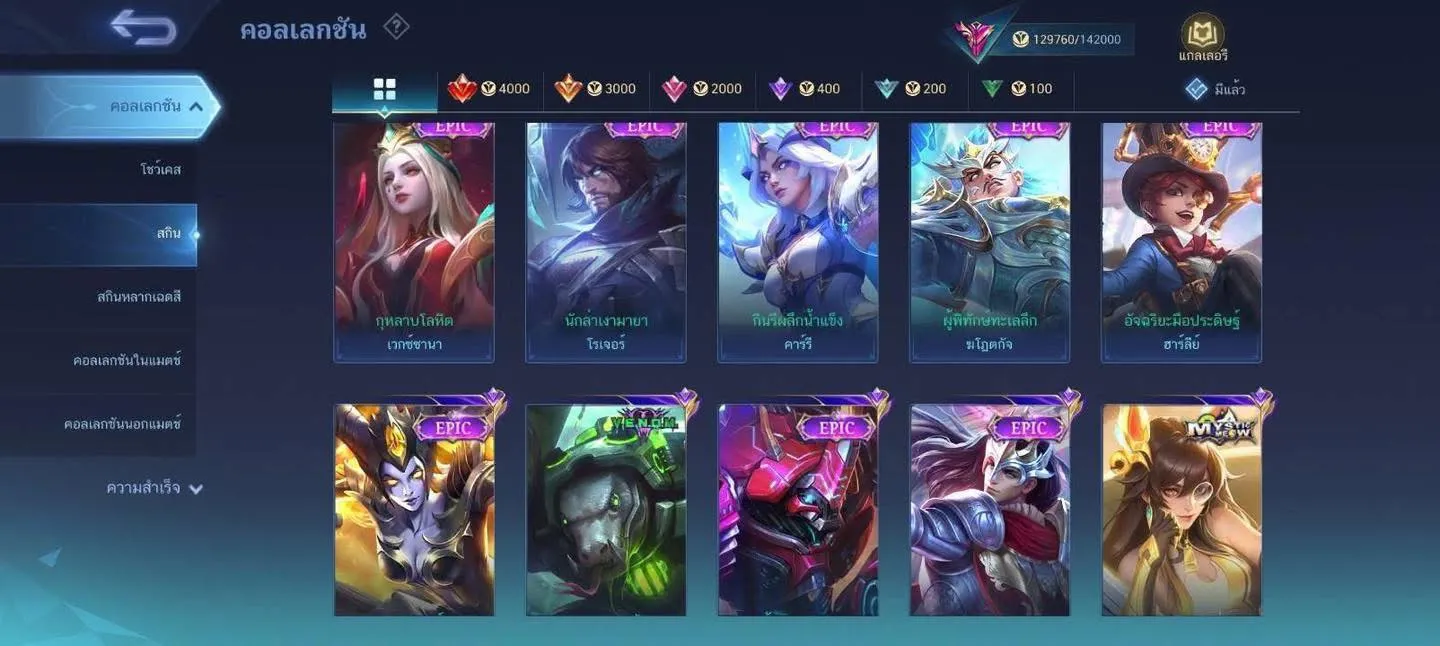The height and width of the screenshot is (646, 1440).
Task: Collapse the คอลเลกชัน sidebar section
Action: (x=196, y=106)
